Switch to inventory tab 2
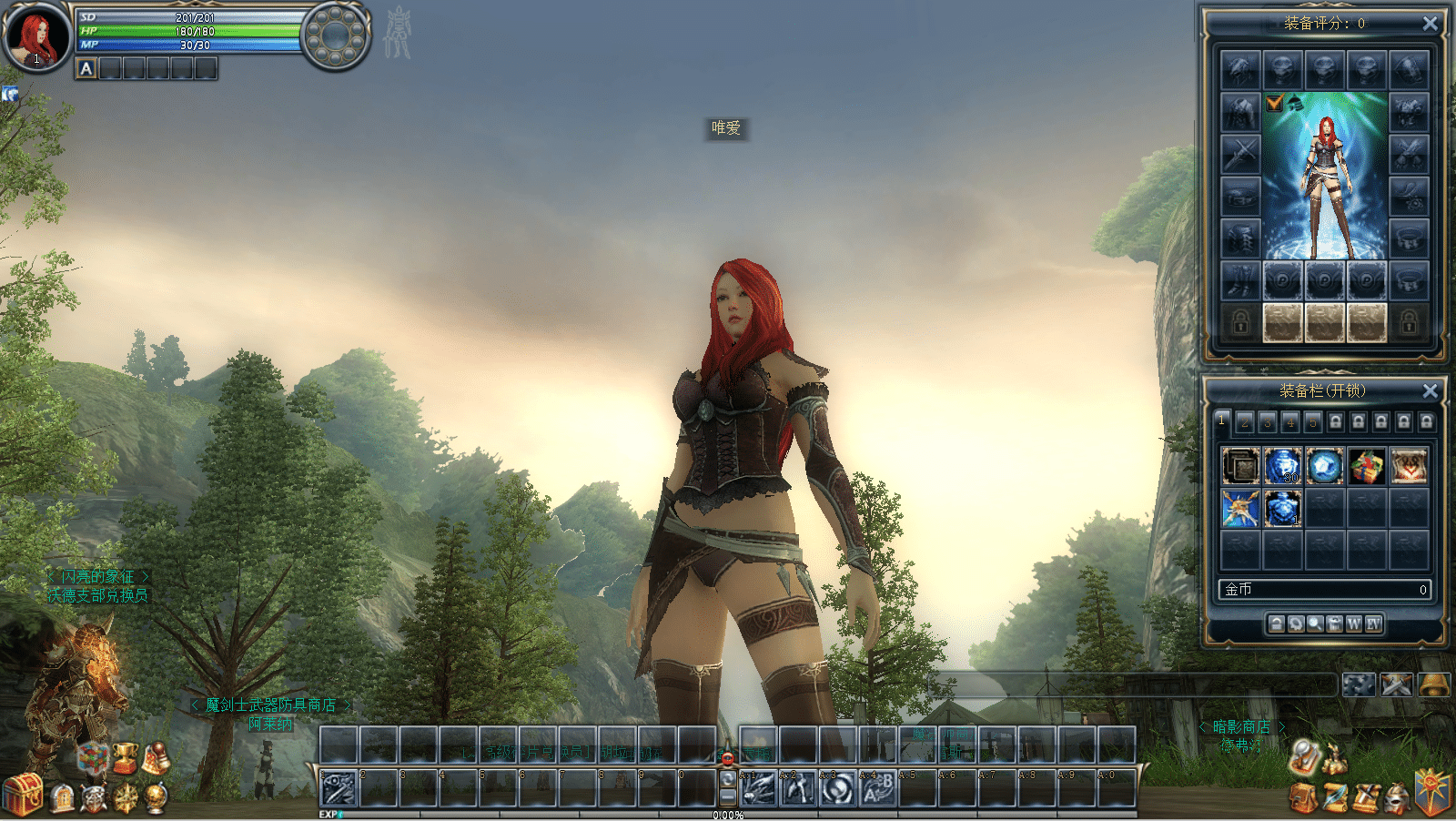This screenshot has height=821, width=1456. point(1244,422)
